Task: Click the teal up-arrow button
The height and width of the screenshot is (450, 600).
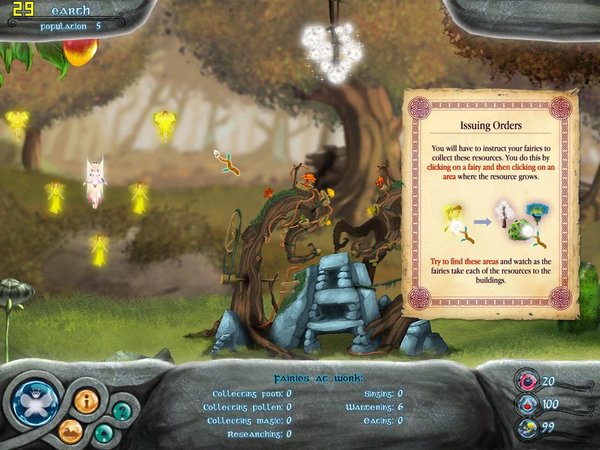Action: coord(103,433)
